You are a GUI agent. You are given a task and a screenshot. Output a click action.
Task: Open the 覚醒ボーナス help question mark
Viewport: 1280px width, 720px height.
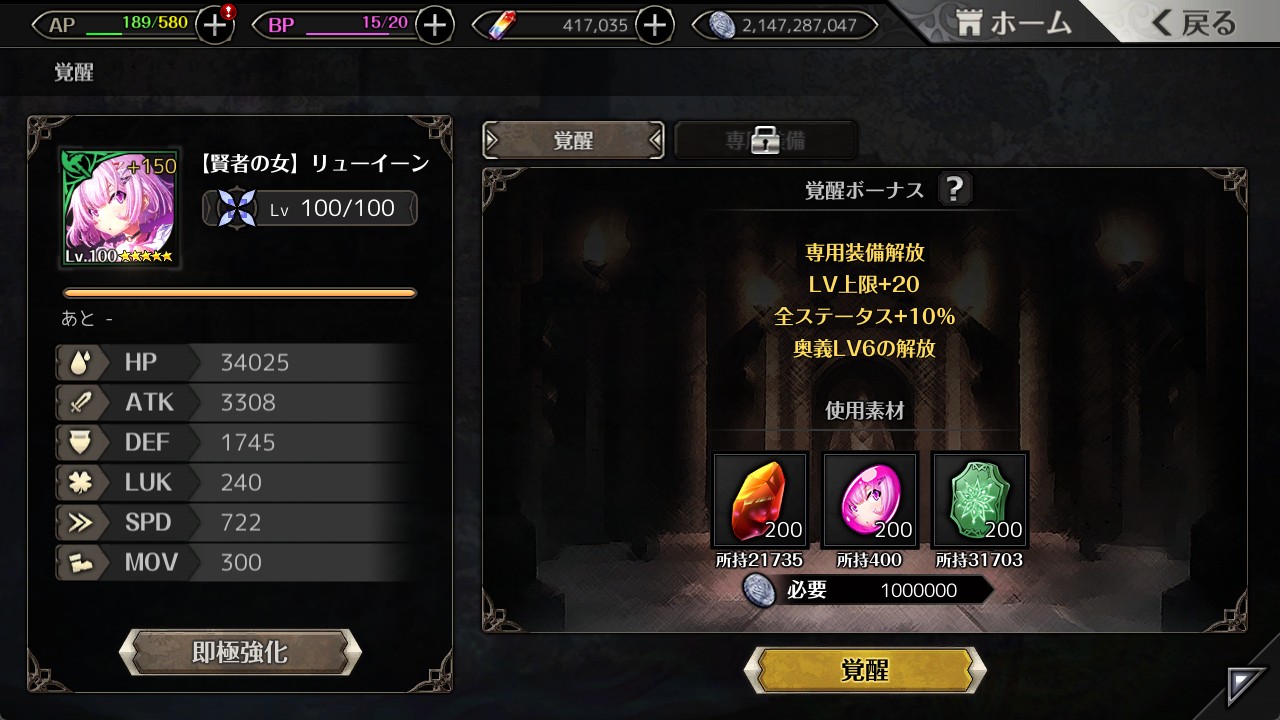click(x=954, y=189)
